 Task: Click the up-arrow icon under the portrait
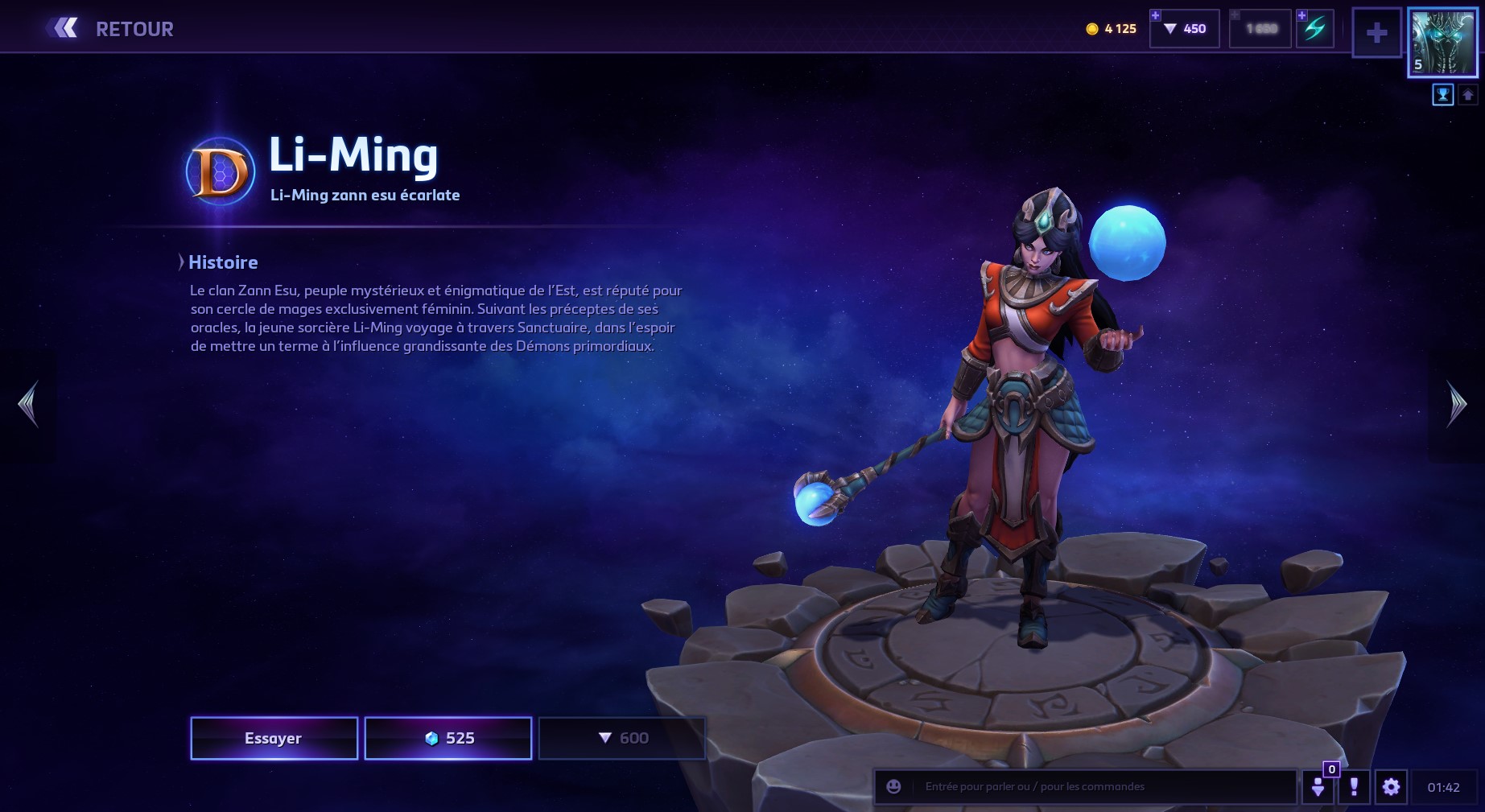point(1467,96)
